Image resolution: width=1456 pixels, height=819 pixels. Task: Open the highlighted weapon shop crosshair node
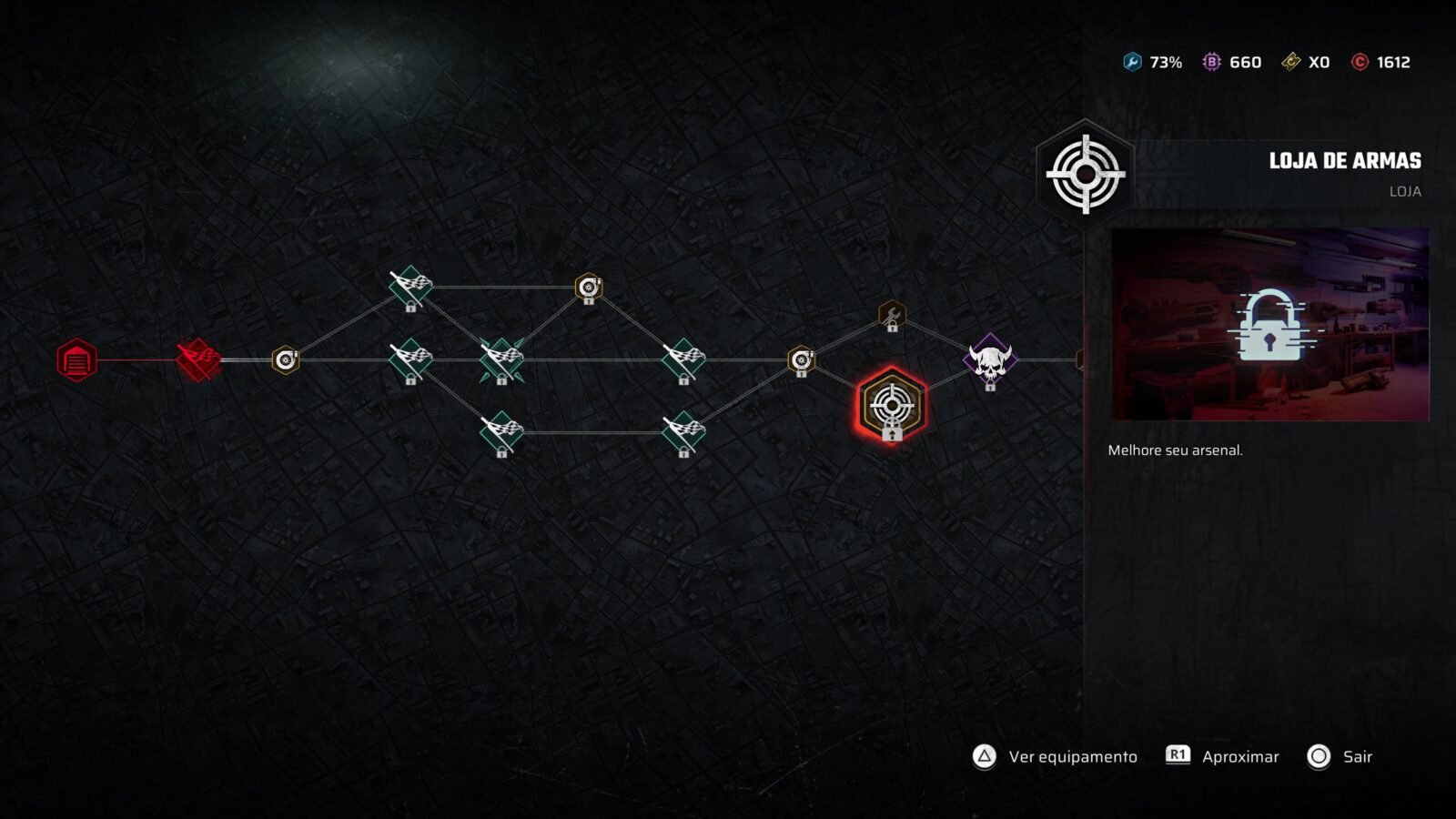(x=892, y=406)
